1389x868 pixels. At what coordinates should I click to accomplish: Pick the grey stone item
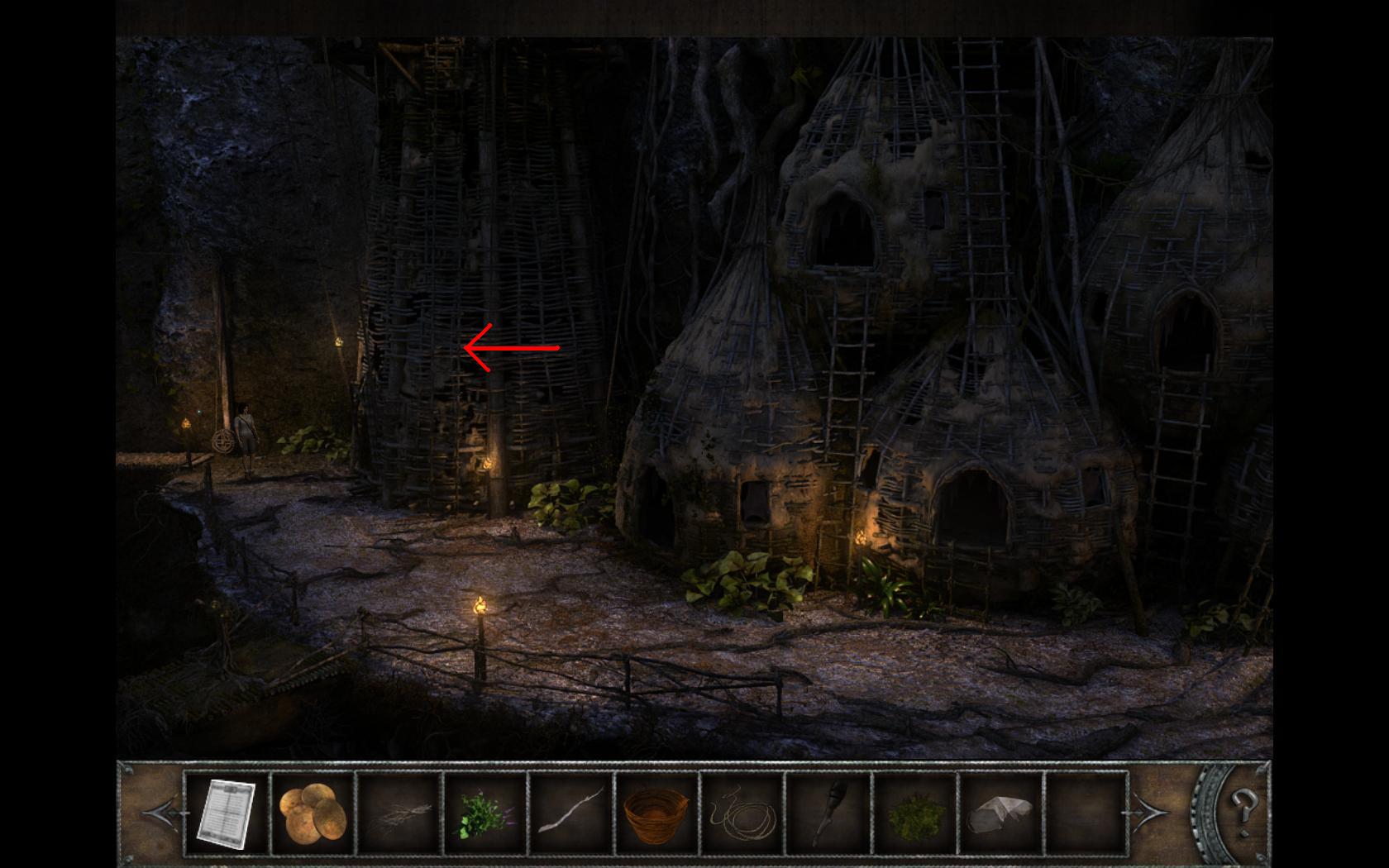click(x=1000, y=814)
